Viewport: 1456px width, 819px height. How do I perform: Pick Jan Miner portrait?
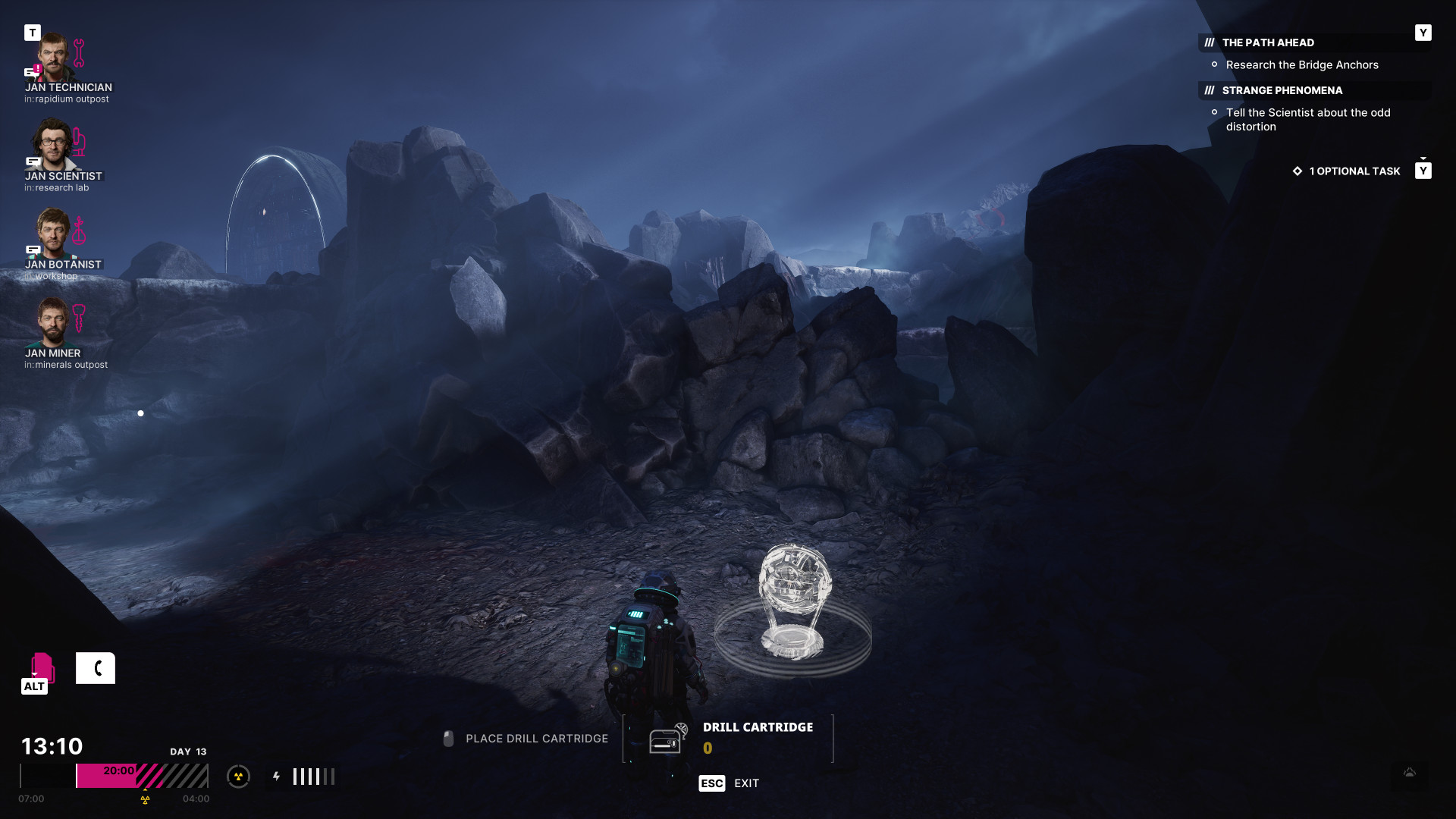tap(53, 322)
